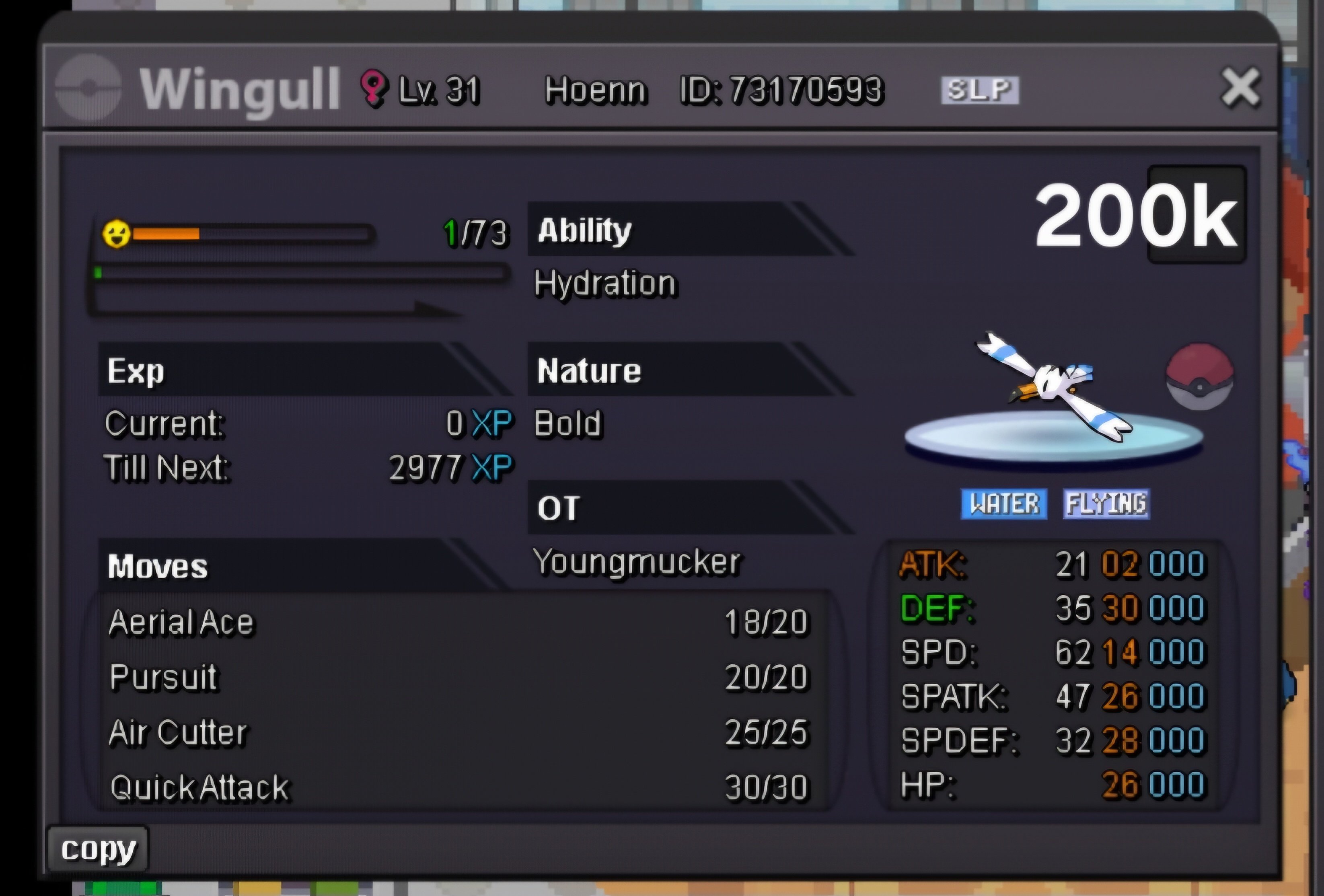Select the Pursuit move entry

(x=162, y=678)
